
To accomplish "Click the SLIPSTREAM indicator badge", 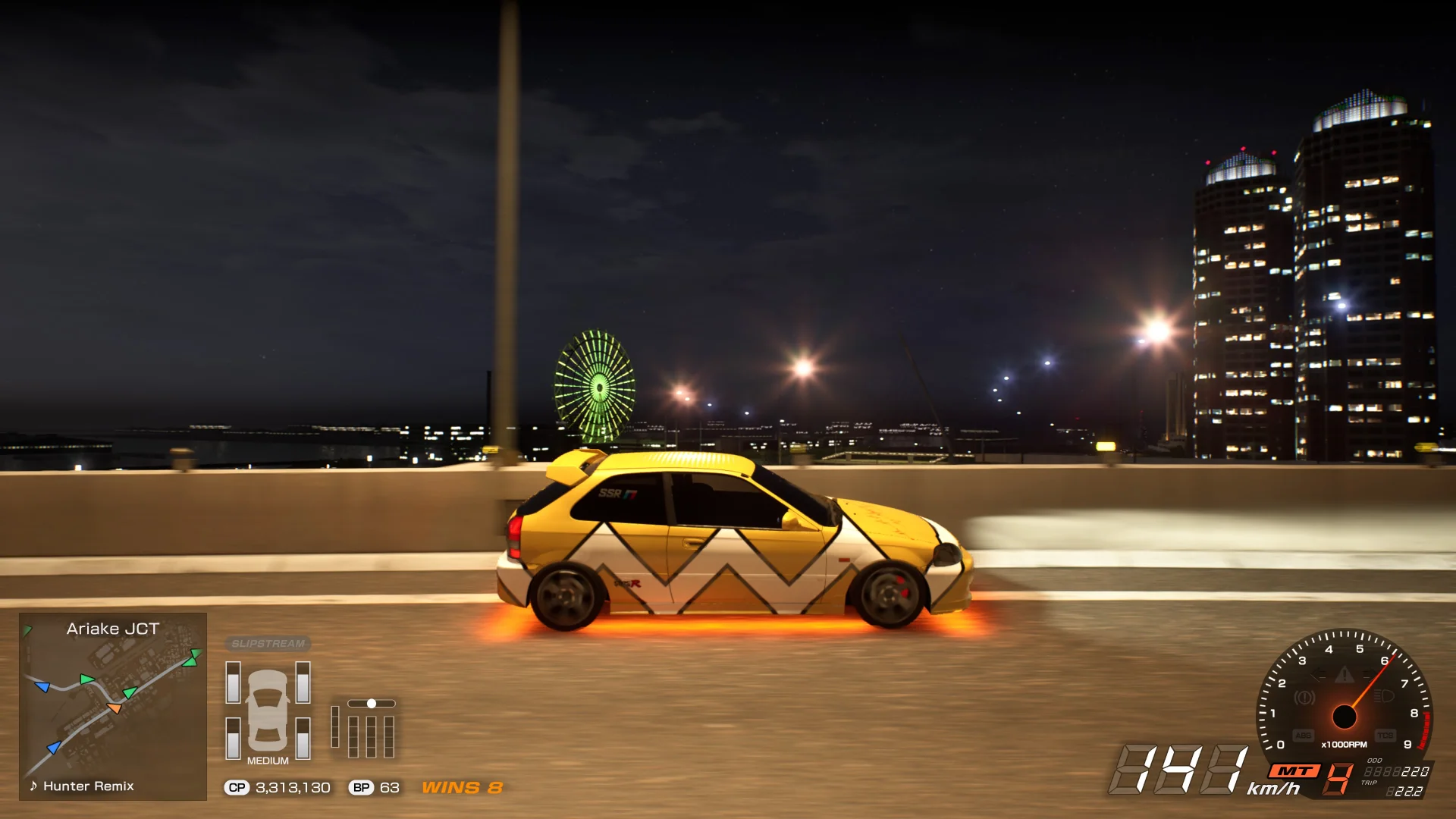I will pyautogui.click(x=268, y=644).
